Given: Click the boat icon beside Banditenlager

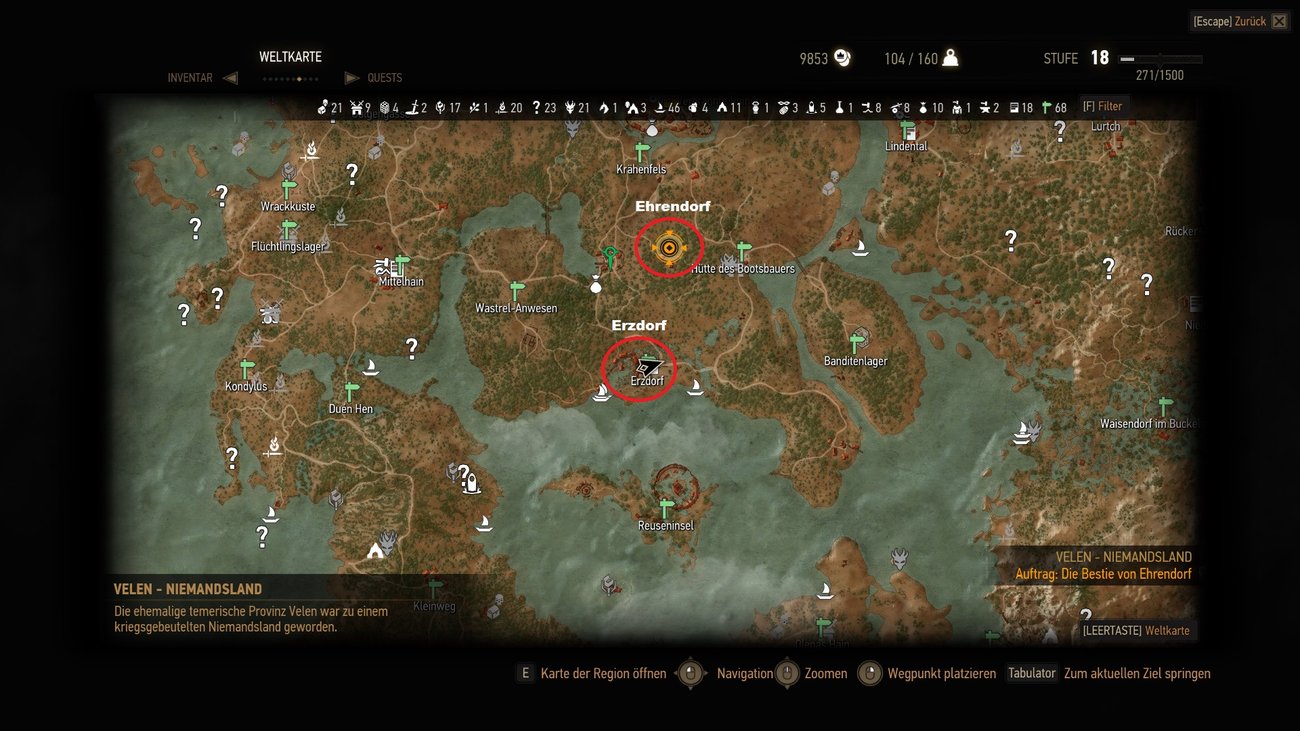Looking at the screenshot, I should point(862,248).
